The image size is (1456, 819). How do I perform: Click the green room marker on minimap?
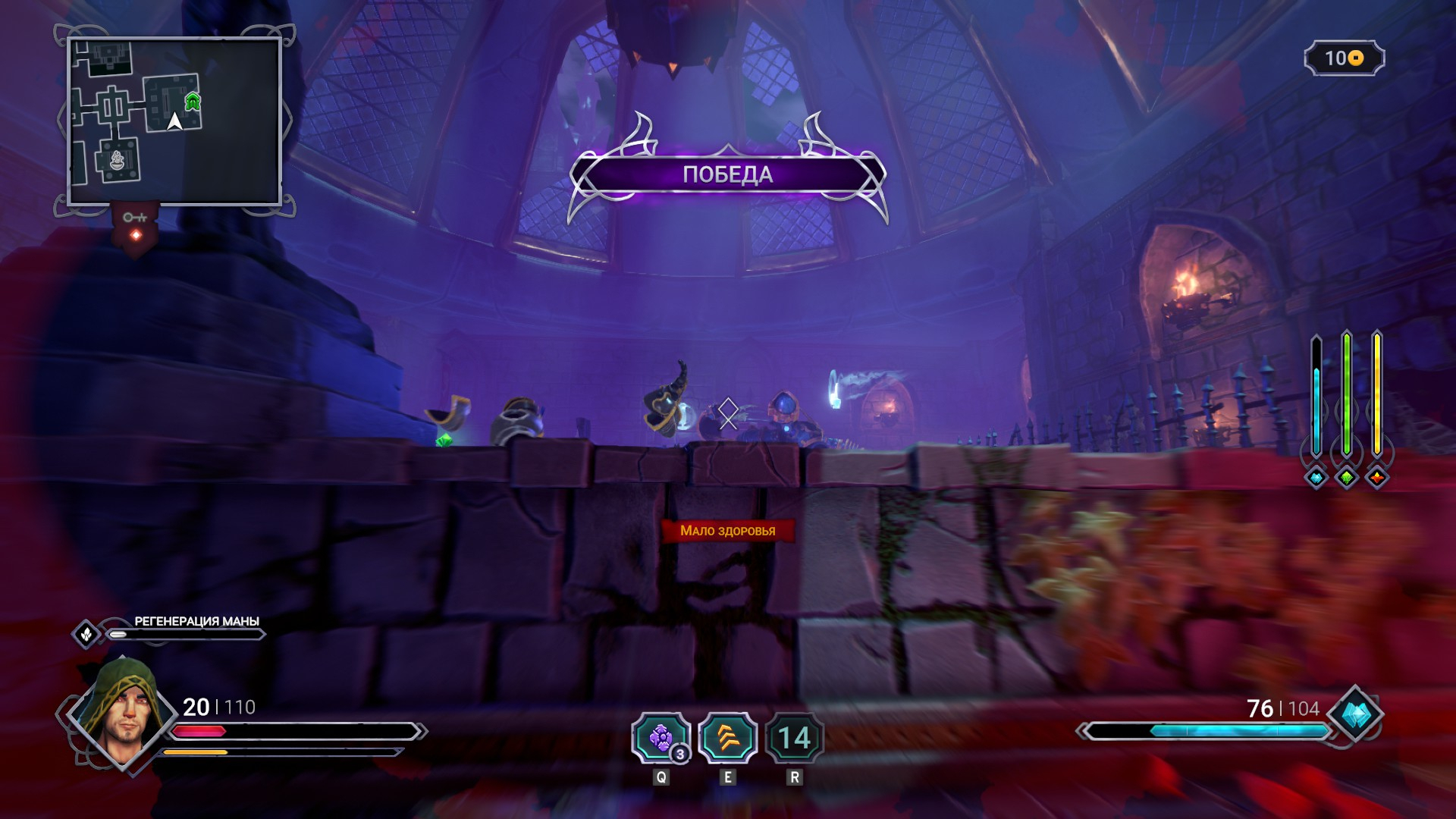(x=193, y=101)
